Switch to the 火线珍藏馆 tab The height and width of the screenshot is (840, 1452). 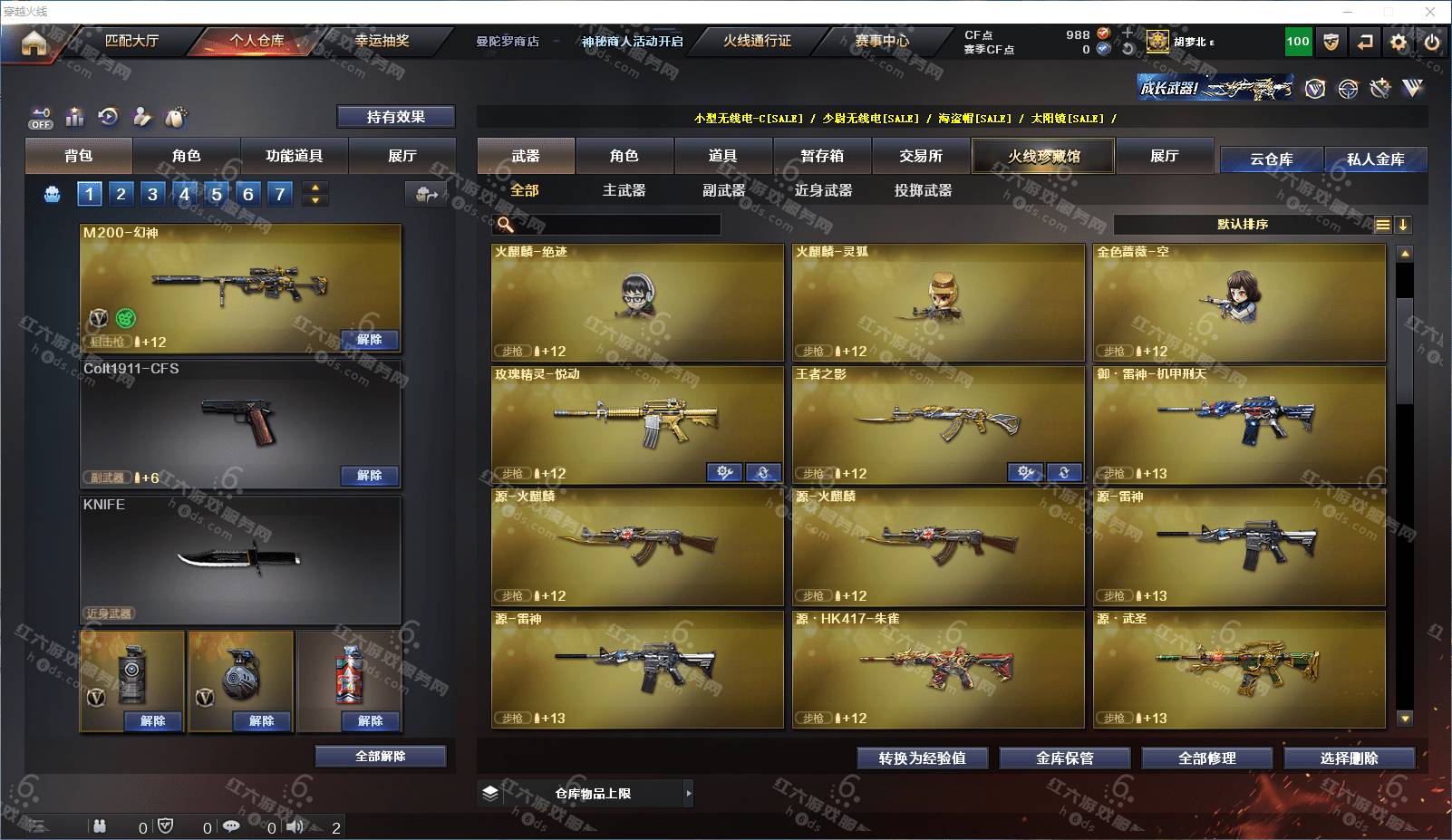tap(1043, 156)
